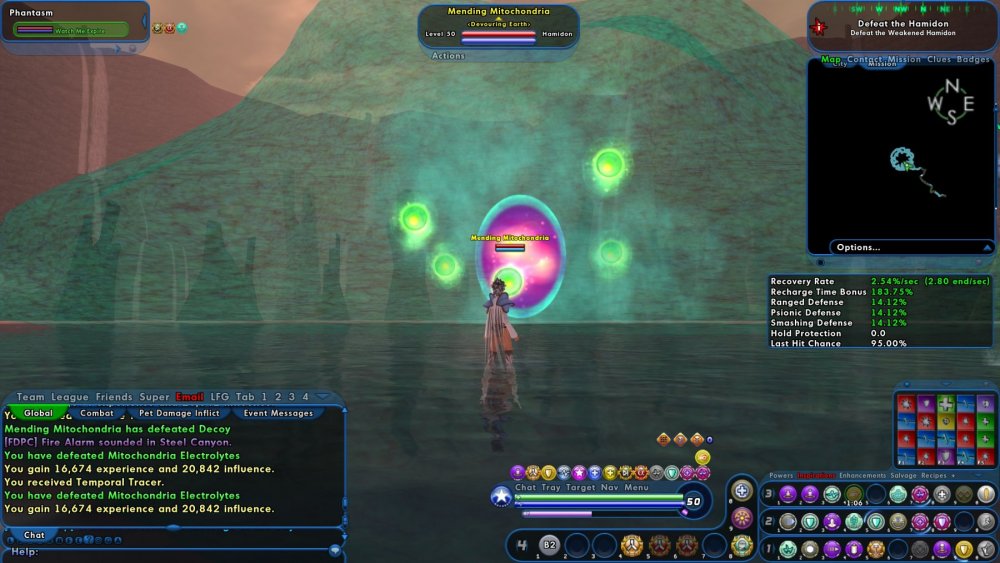Viewport: 1000px width, 563px height.
Task: Open the Enhancements window
Action: [x=861, y=476]
